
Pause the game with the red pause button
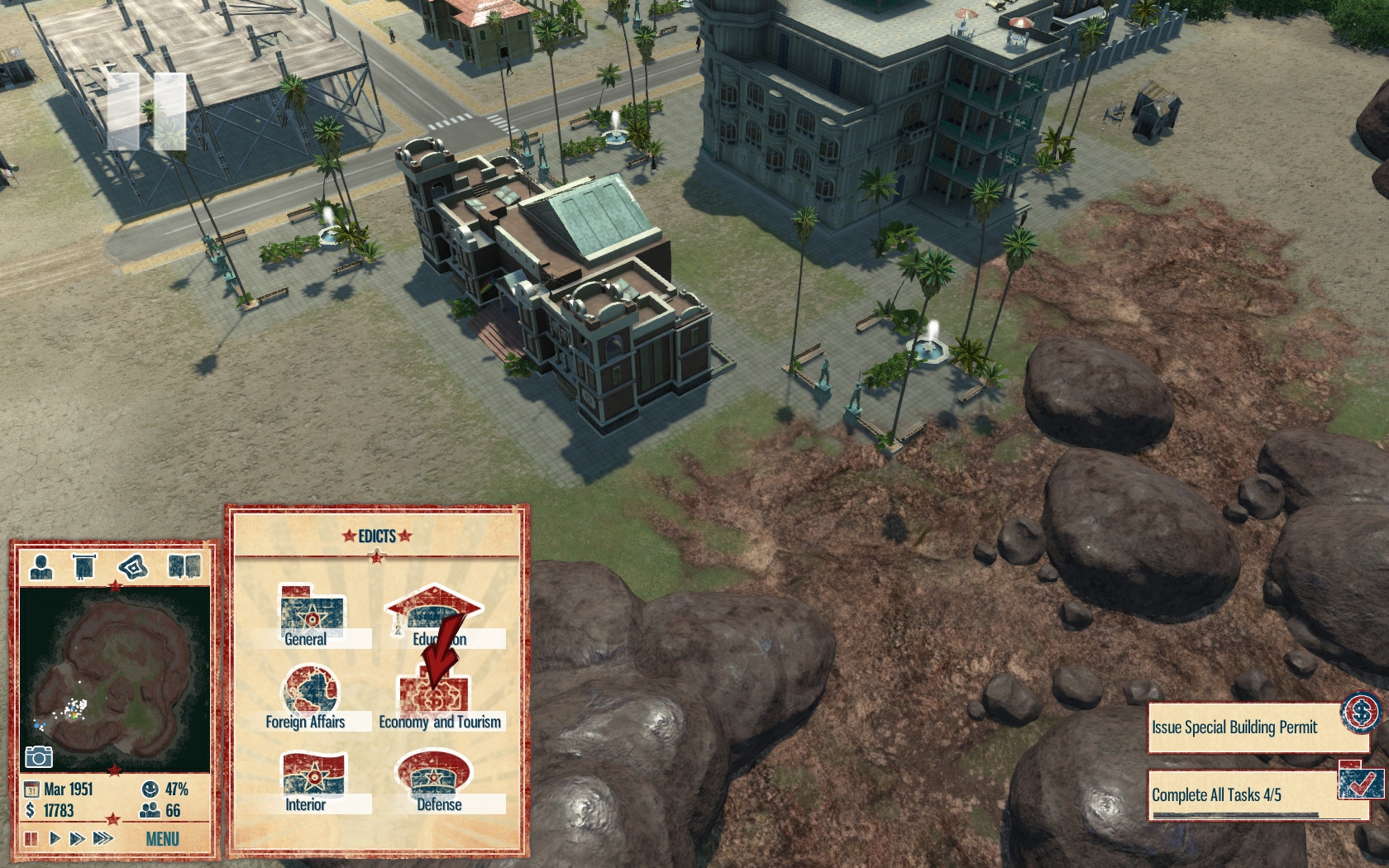pos(31,839)
